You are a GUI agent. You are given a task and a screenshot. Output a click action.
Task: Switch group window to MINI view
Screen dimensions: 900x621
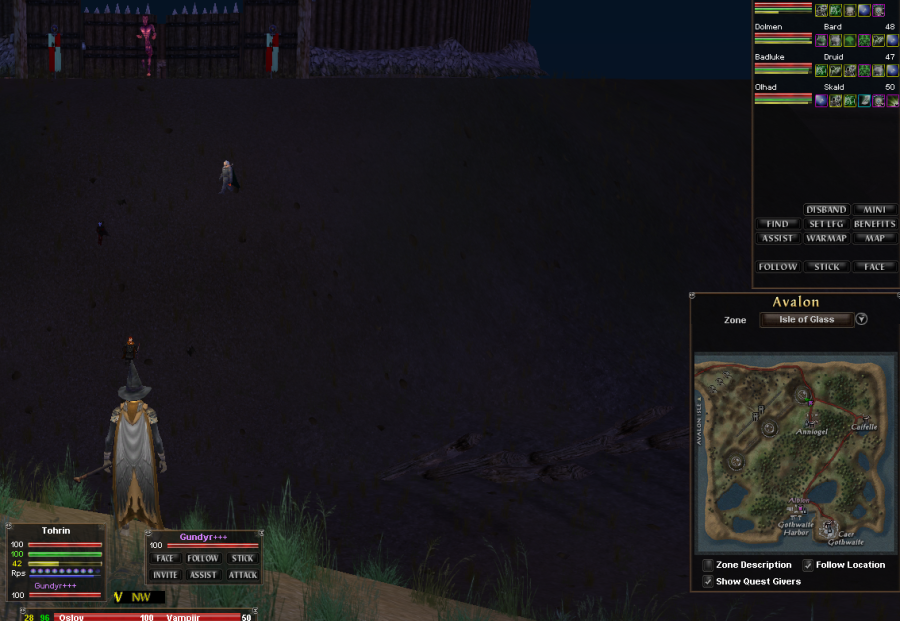(x=874, y=210)
